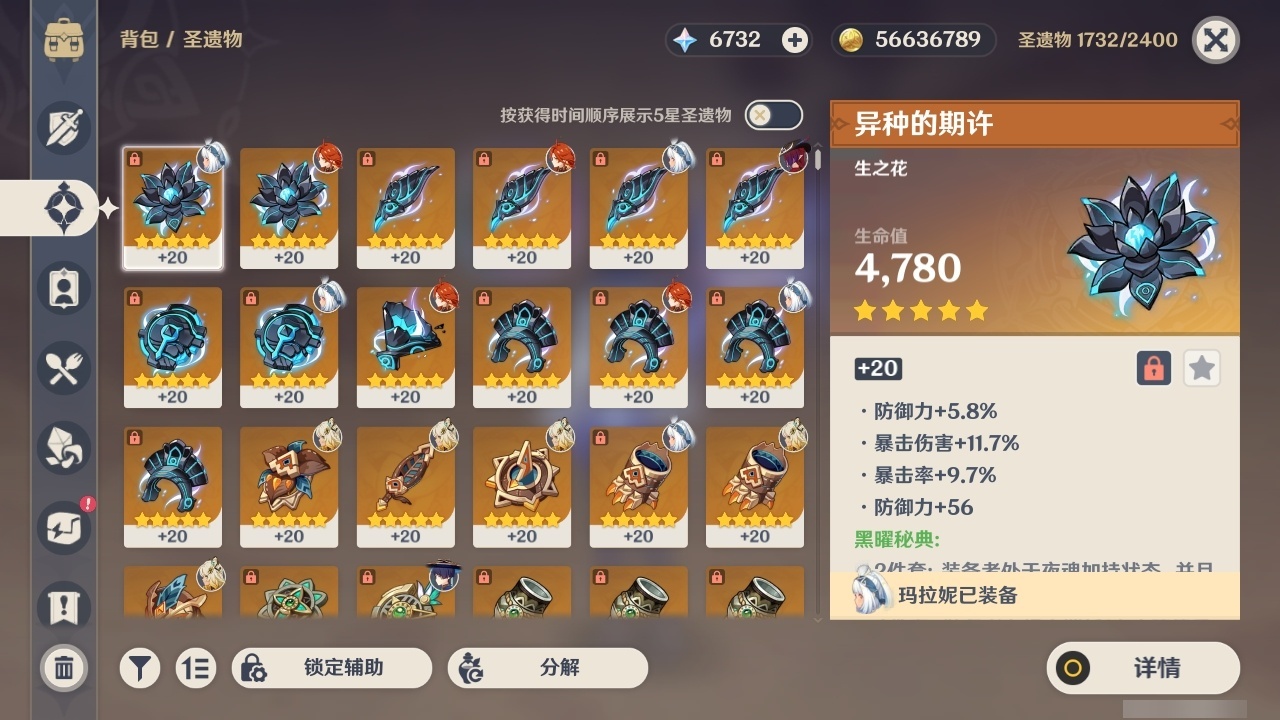Mark the artifact with the star icon
The width and height of the screenshot is (1280, 720).
point(1202,368)
